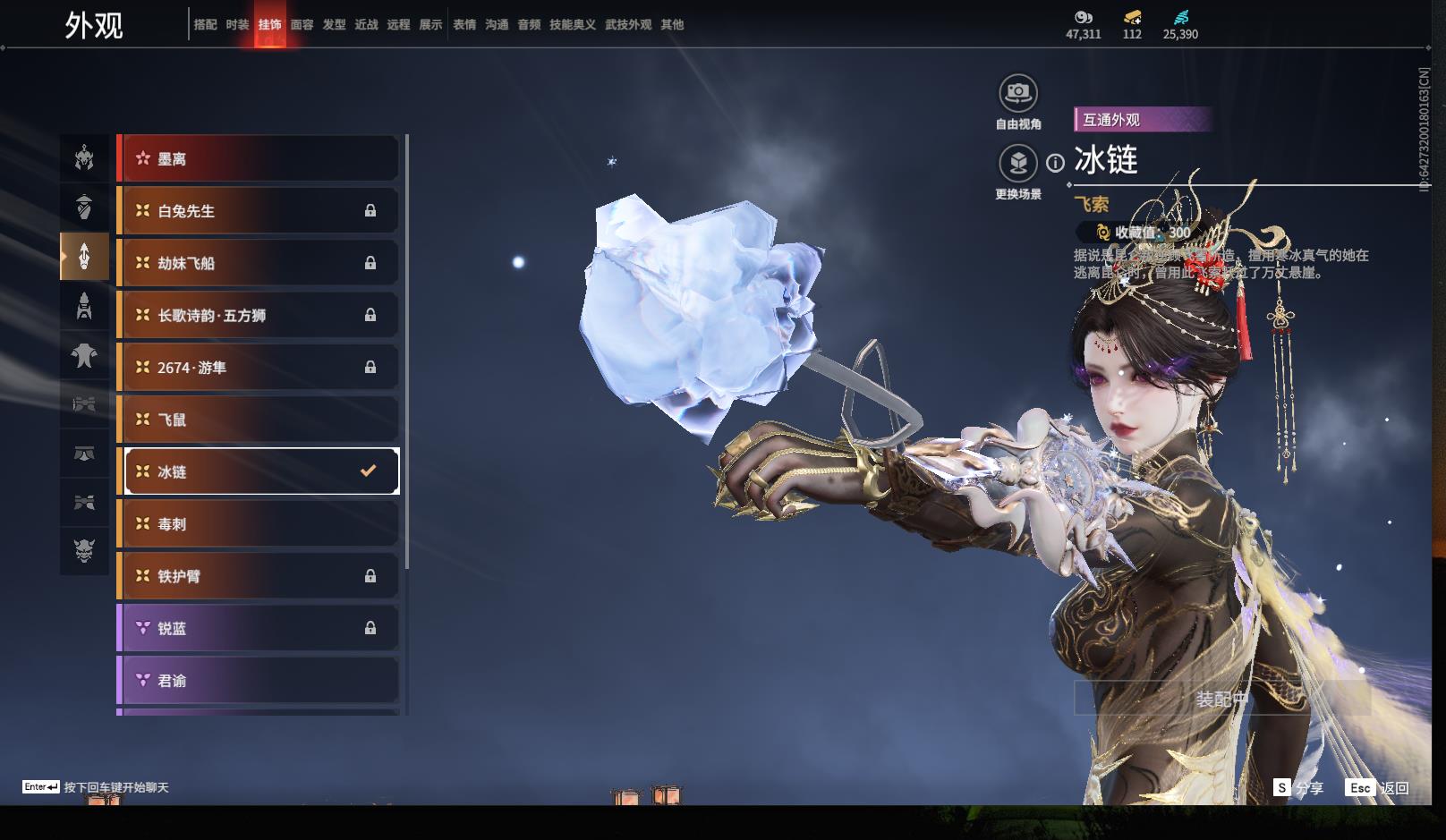Select the 劫妹飞船 list item
Image resolution: width=1446 pixels, height=840 pixels.
[259, 263]
